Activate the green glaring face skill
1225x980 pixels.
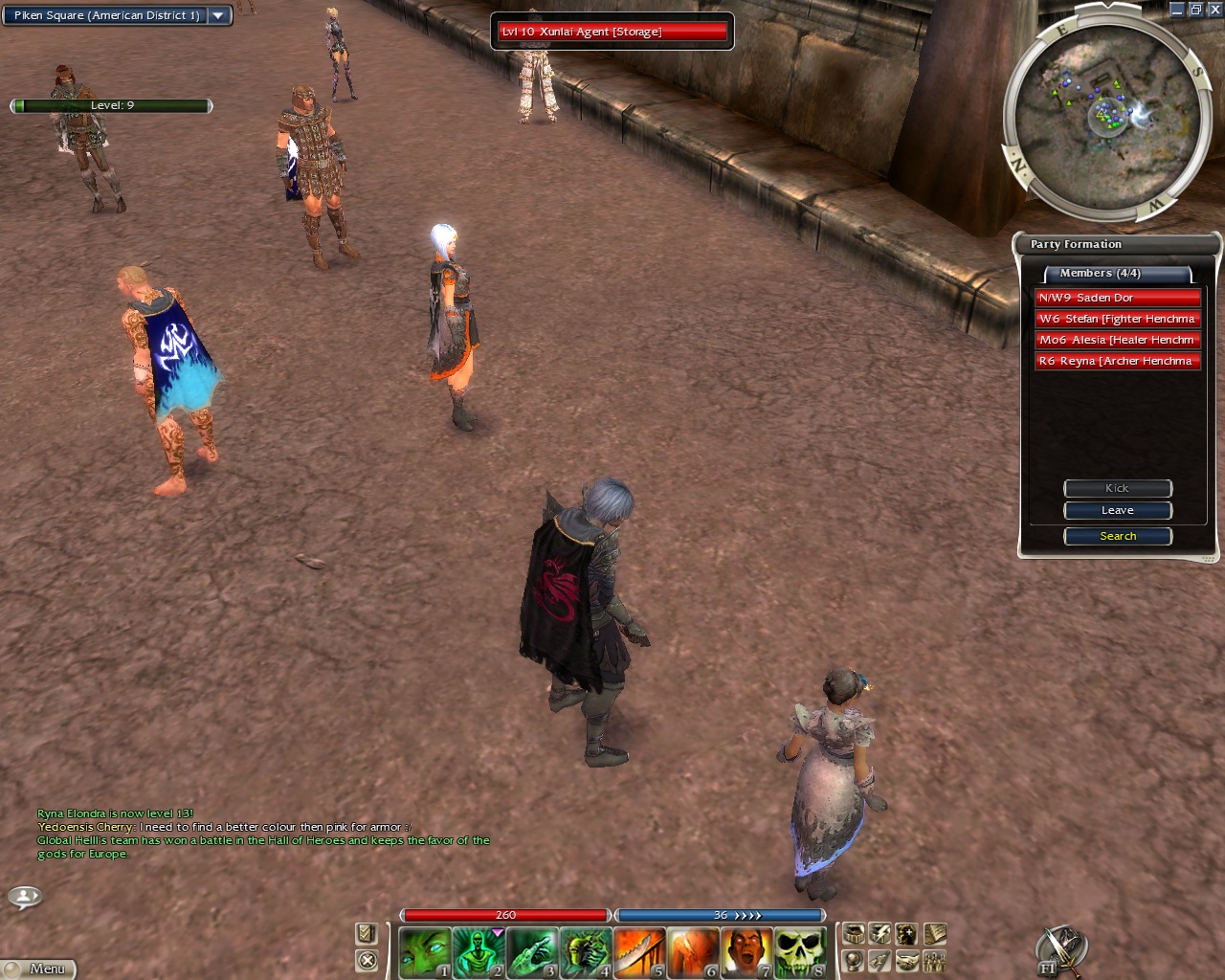coord(424,952)
